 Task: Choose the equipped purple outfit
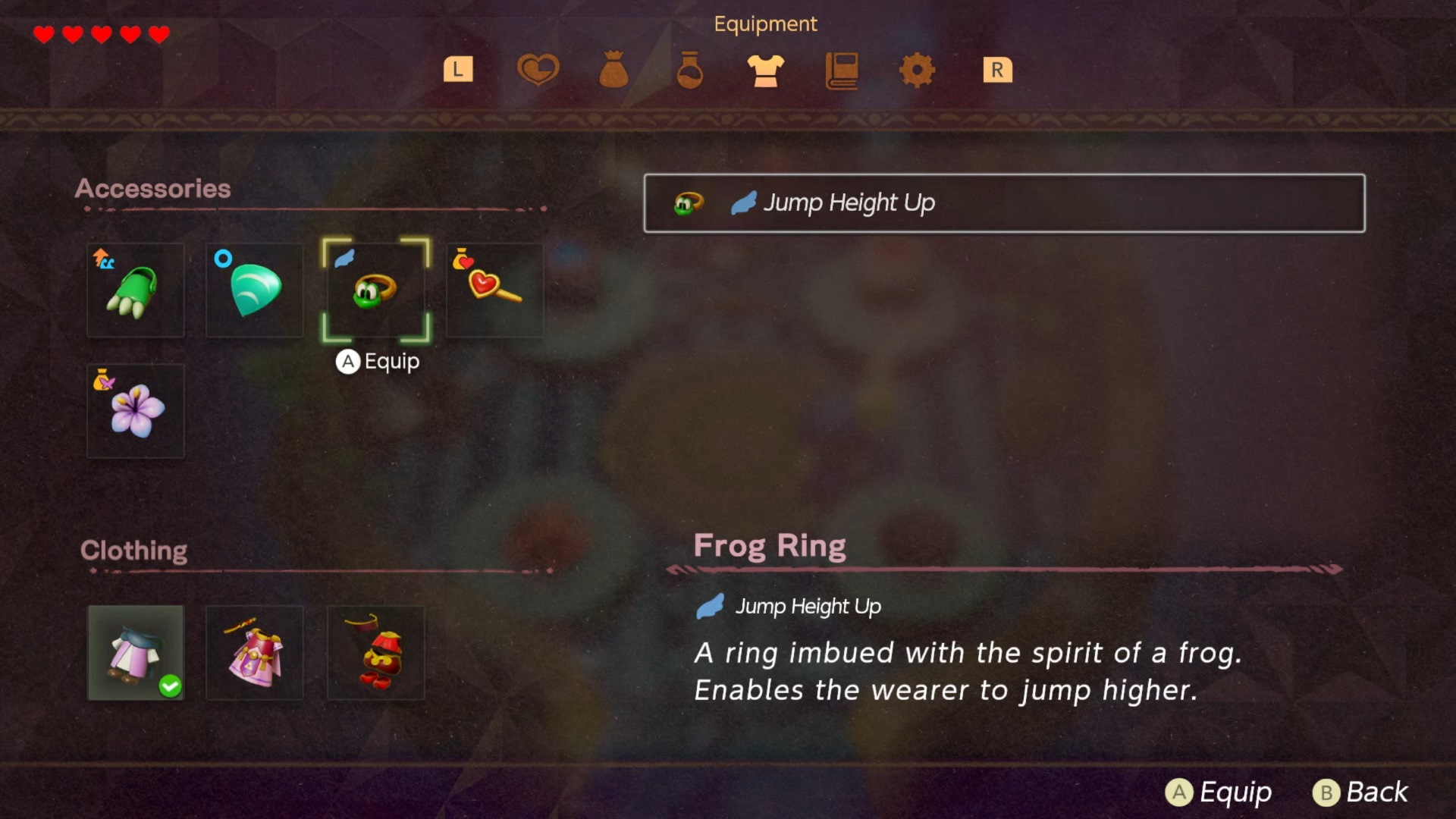pyautogui.click(x=136, y=653)
